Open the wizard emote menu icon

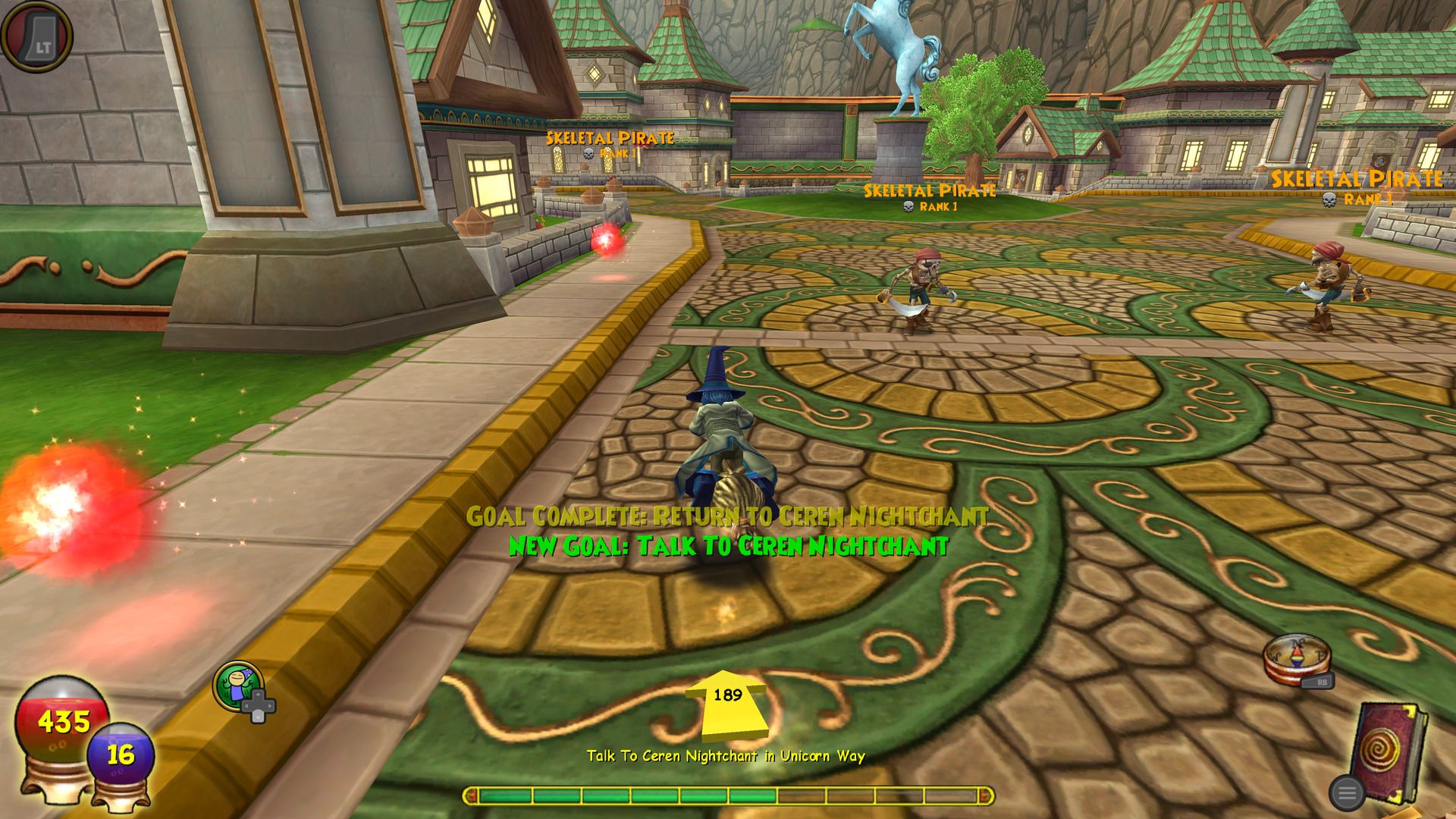click(239, 686)
